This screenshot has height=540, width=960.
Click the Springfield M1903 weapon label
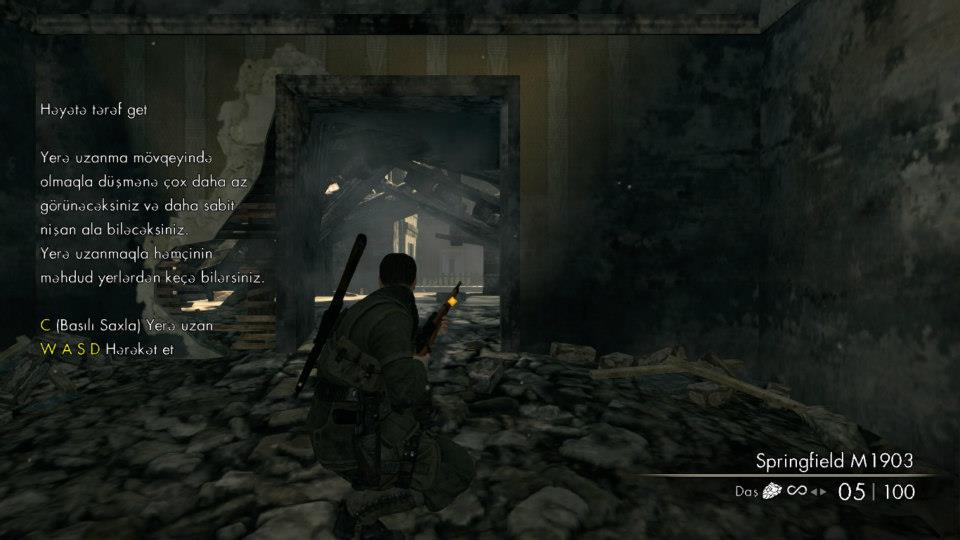[x=834, y=461]
